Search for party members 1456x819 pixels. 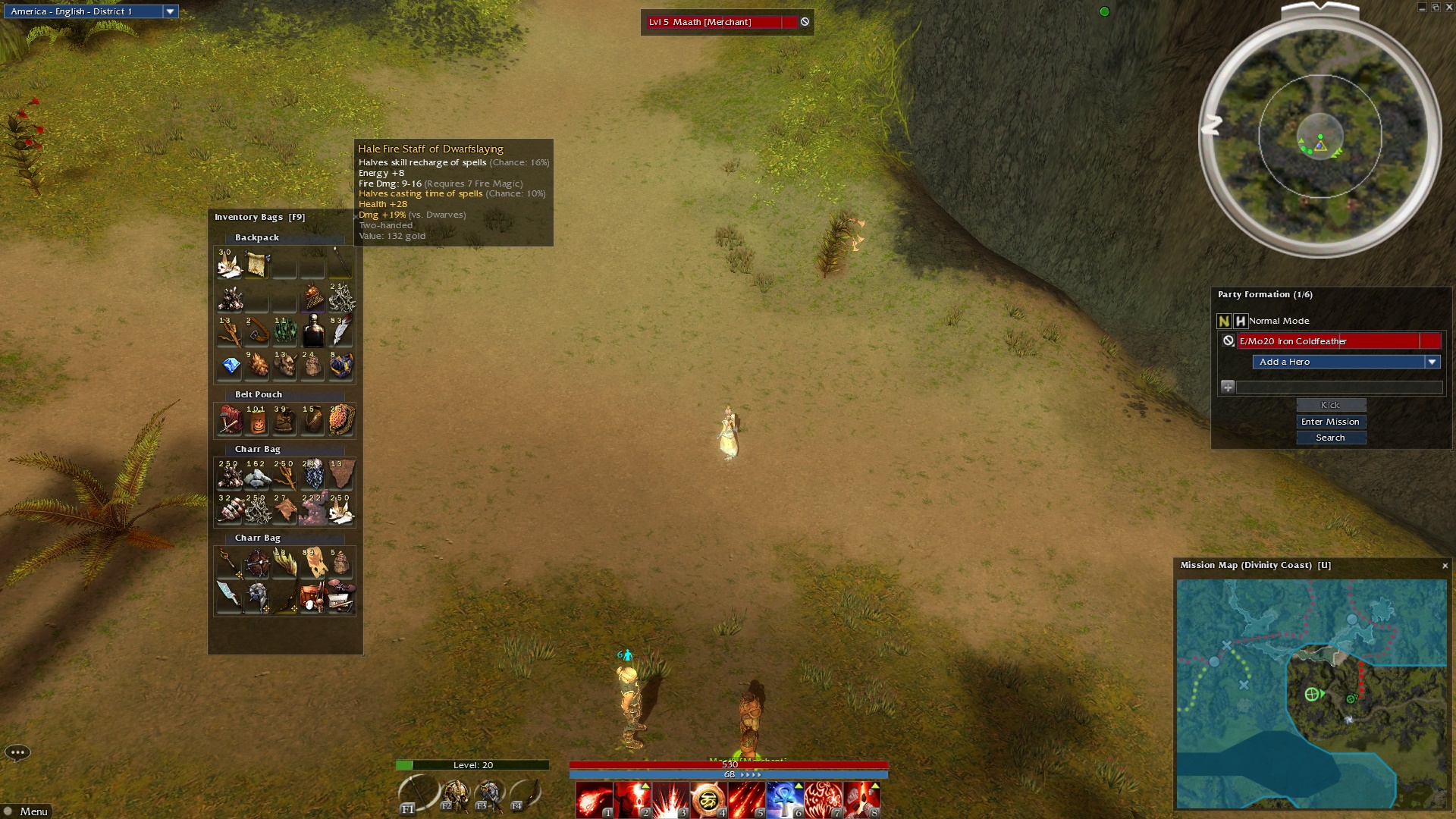point(1330,438)
